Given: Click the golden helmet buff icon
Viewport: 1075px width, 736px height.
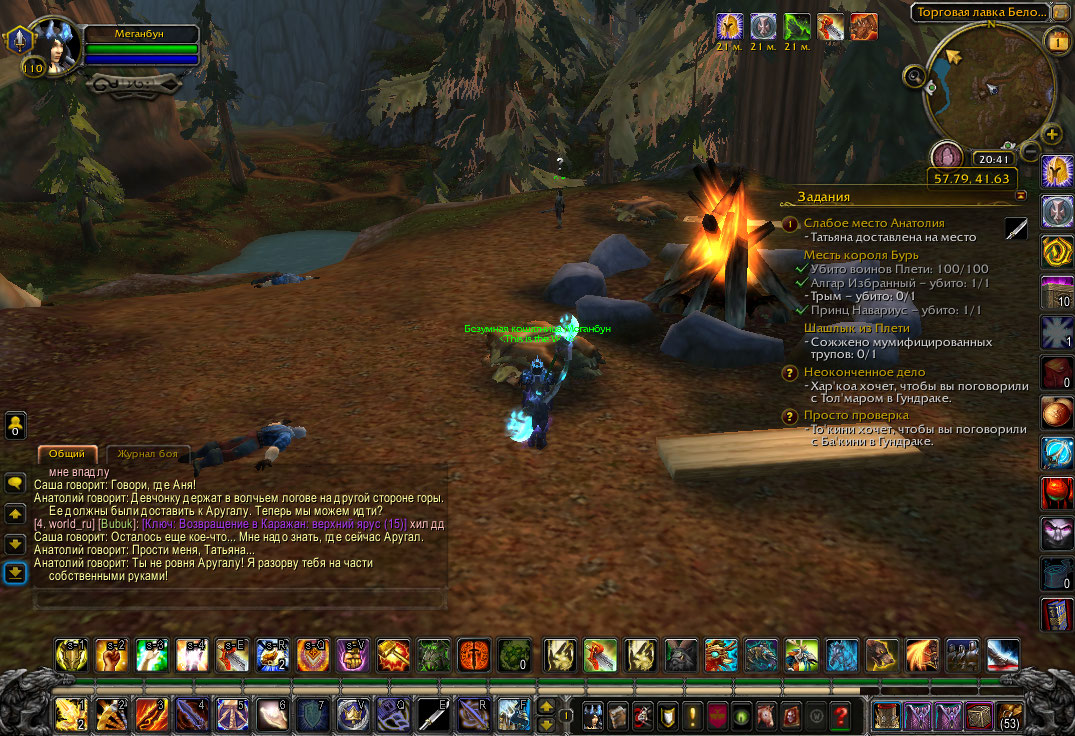Looking at the screenshot, I should pos(729,26).
